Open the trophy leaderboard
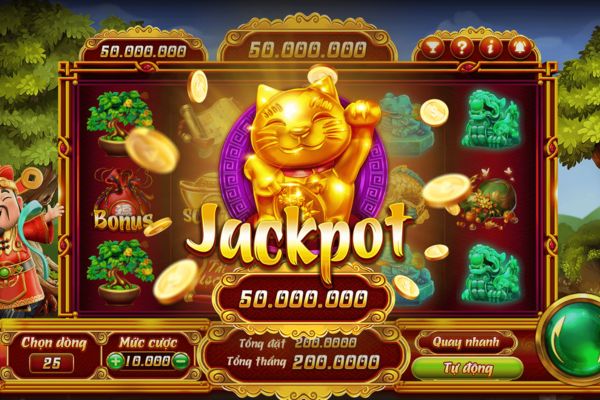This screenshot has height=400, width=600. point(432,46)
